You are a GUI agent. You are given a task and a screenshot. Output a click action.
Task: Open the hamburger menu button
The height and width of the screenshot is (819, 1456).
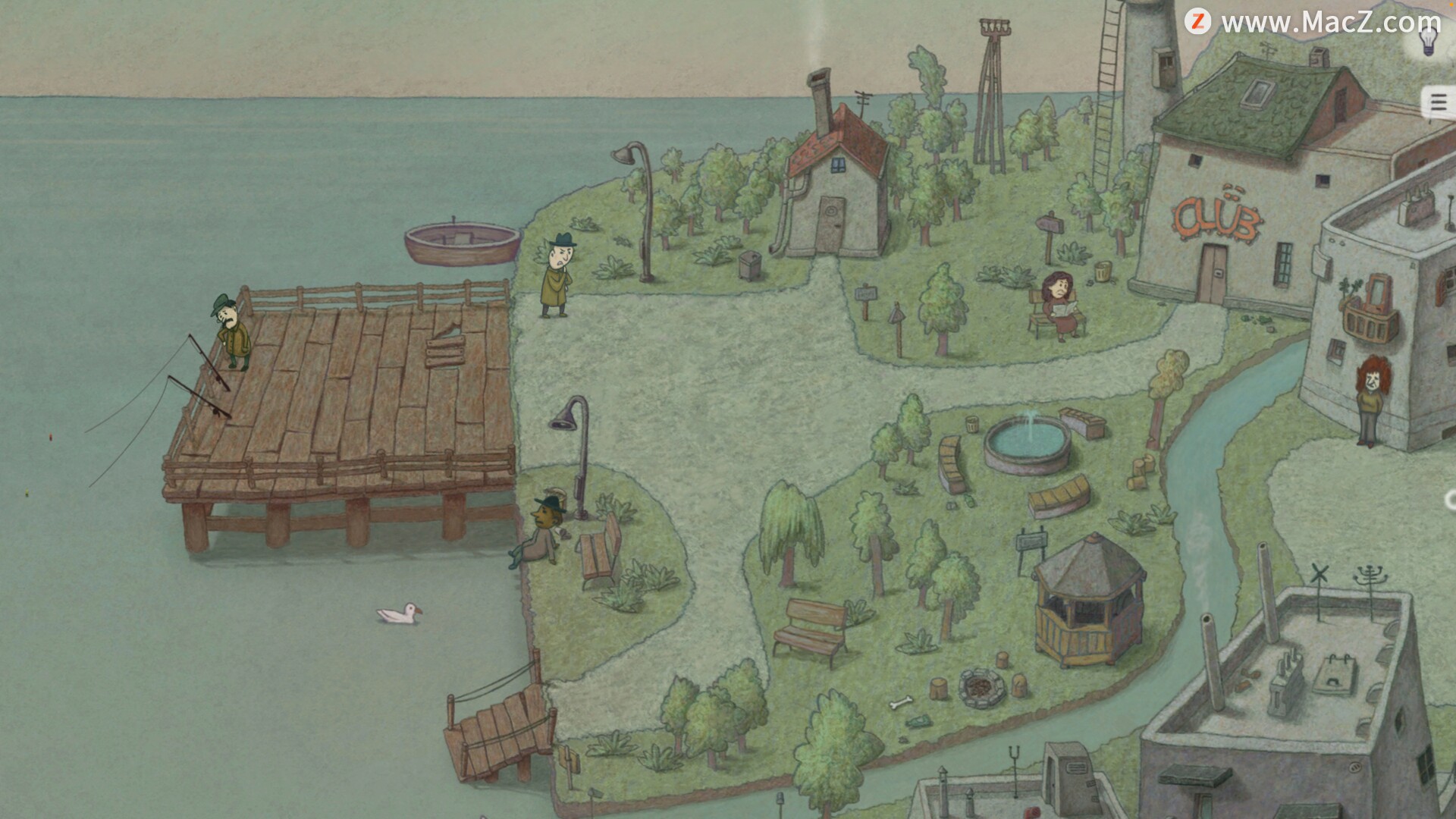pos(1438,102)
